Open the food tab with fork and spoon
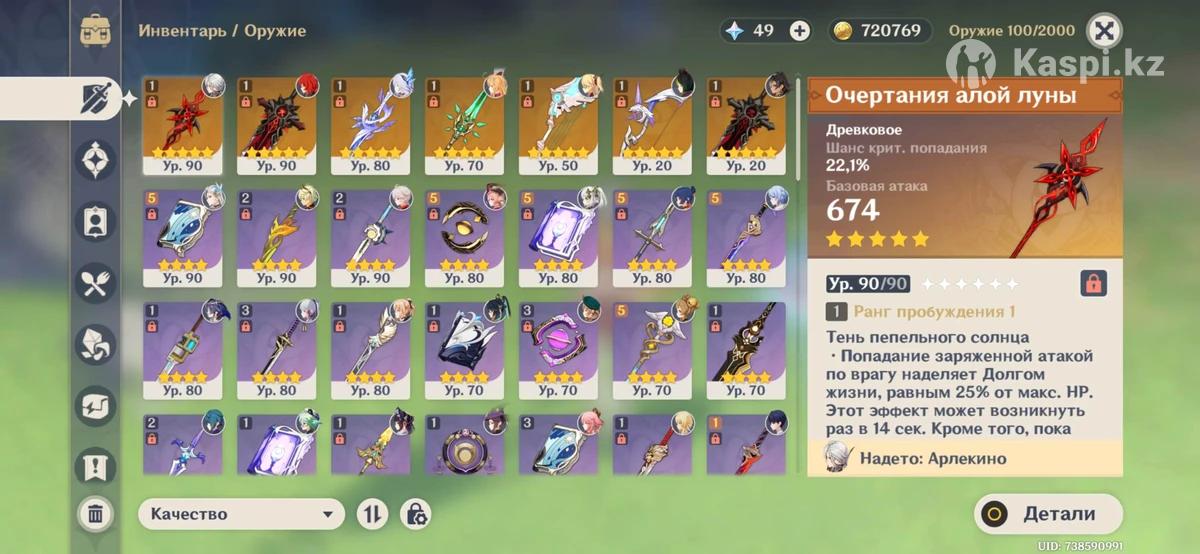 point(96,284)
